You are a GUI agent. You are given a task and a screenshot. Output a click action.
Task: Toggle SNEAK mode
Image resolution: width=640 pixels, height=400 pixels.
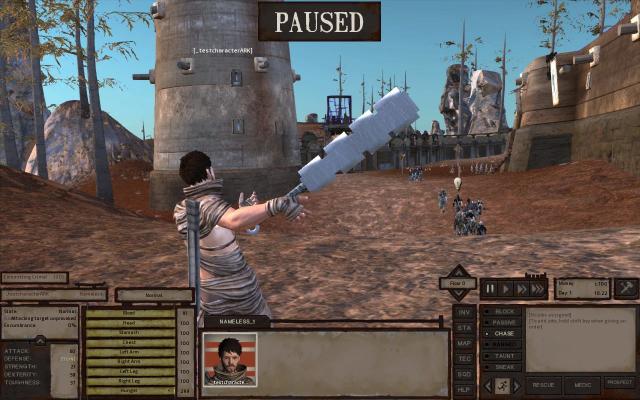pyautogui.click(x=502, y=367)
